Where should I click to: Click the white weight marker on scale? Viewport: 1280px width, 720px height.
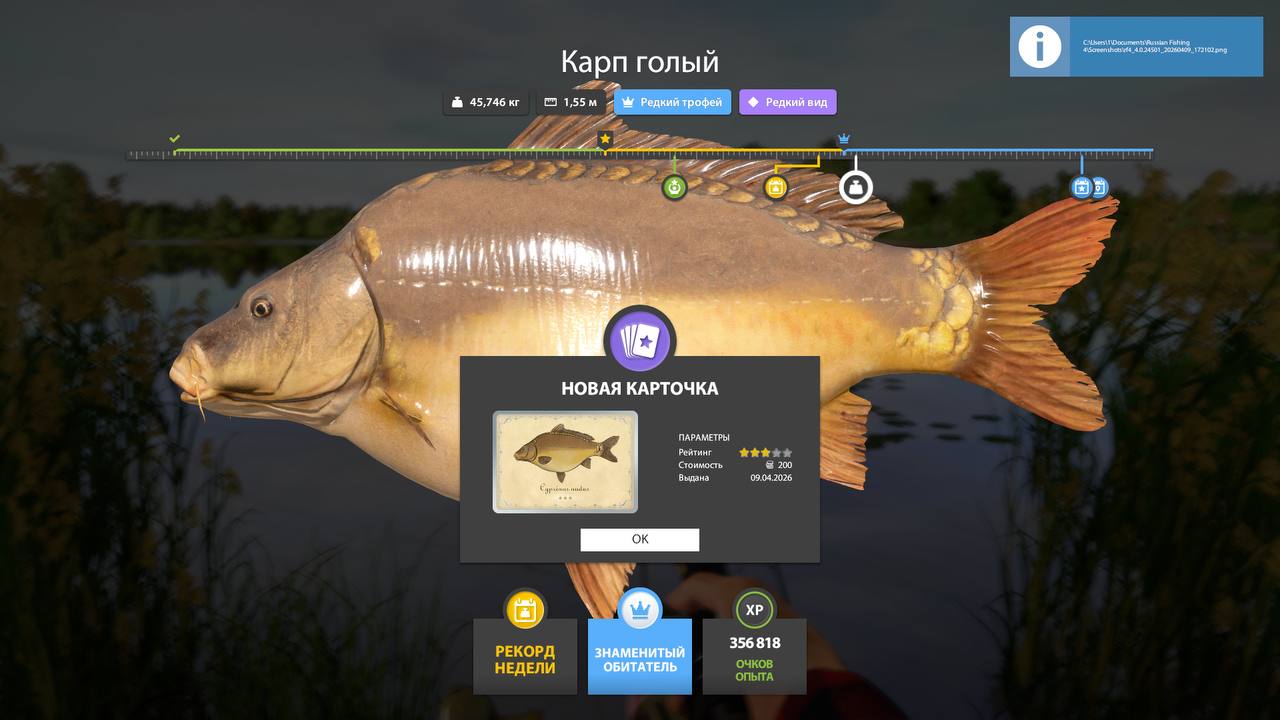855,187
